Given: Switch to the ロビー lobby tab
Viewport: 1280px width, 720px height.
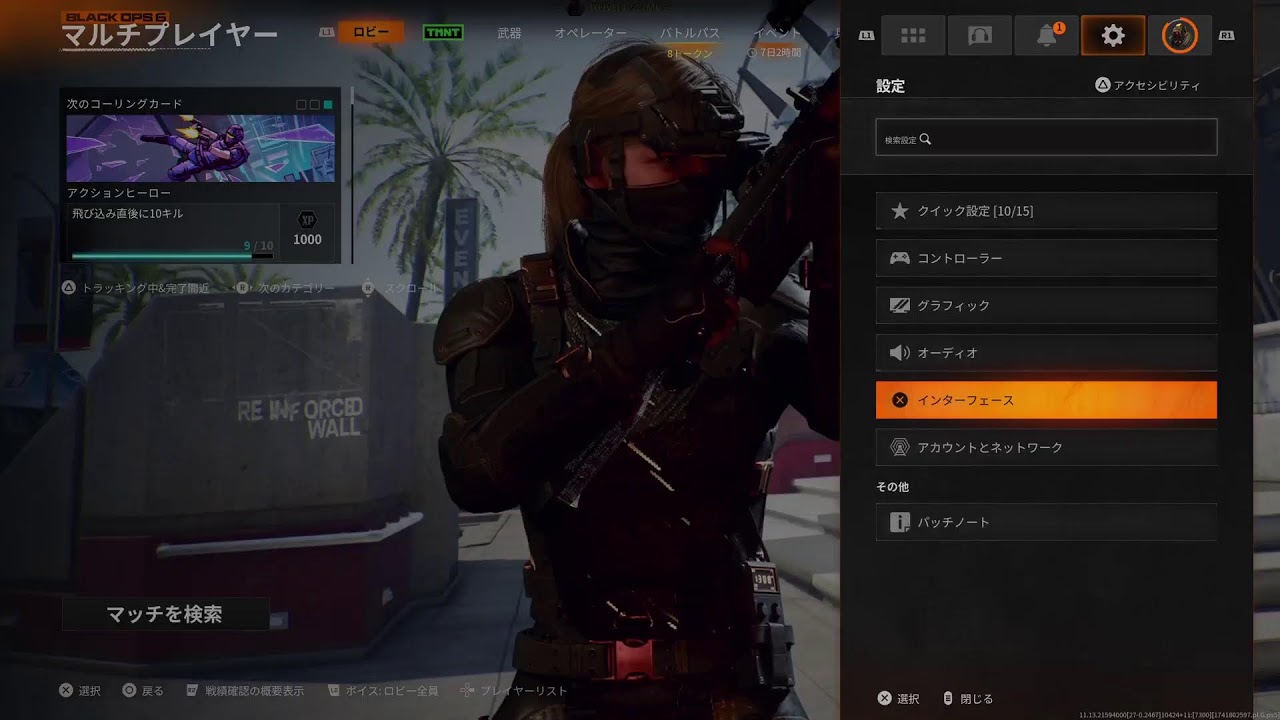Looking at the screenshot, I should point(371,32).
